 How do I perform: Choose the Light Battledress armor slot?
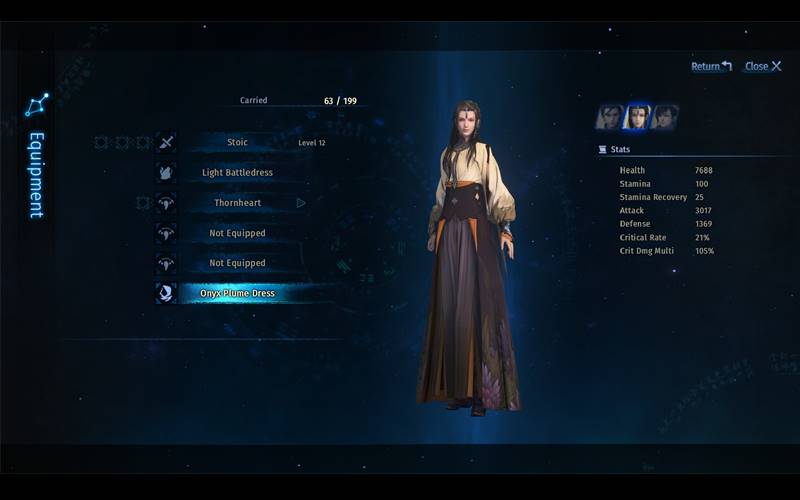coord(237,172)
